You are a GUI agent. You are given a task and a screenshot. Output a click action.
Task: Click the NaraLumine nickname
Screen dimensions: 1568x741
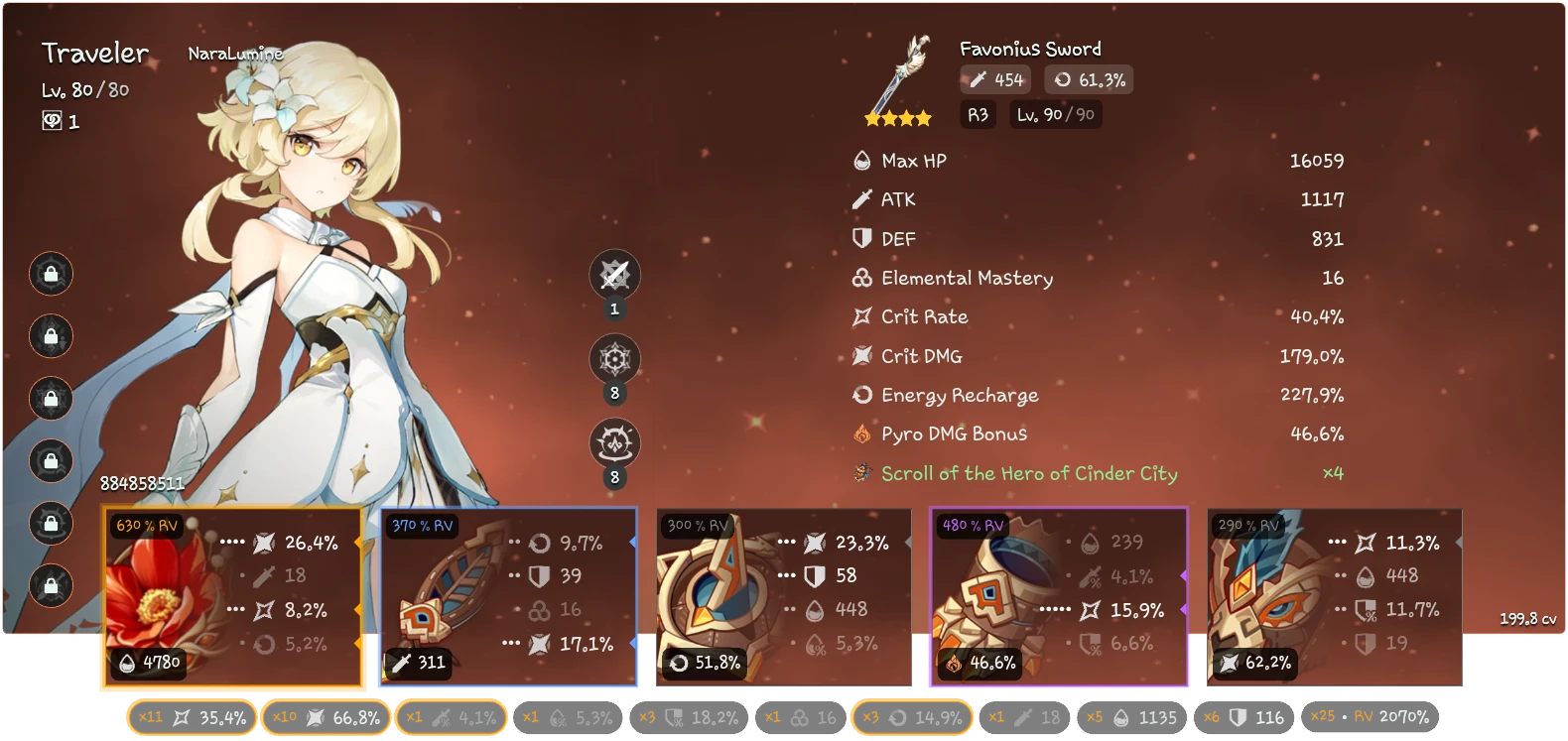click(x=235, y=56)
